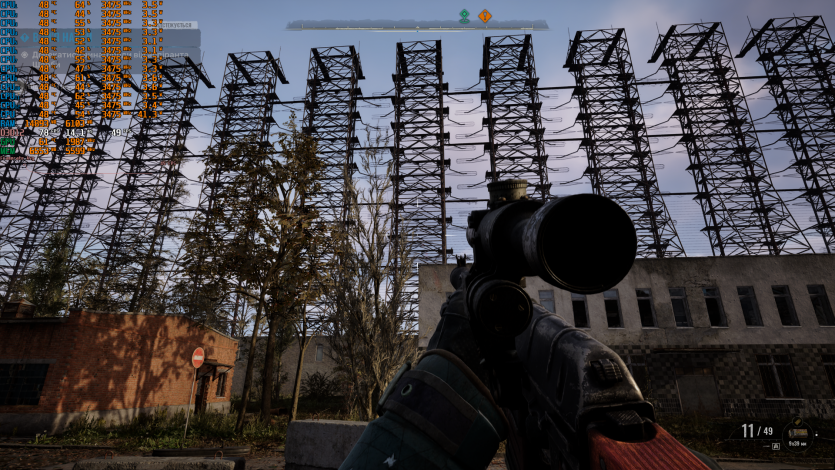Click the 9x39 mm ammo type icon

(797, 432)
